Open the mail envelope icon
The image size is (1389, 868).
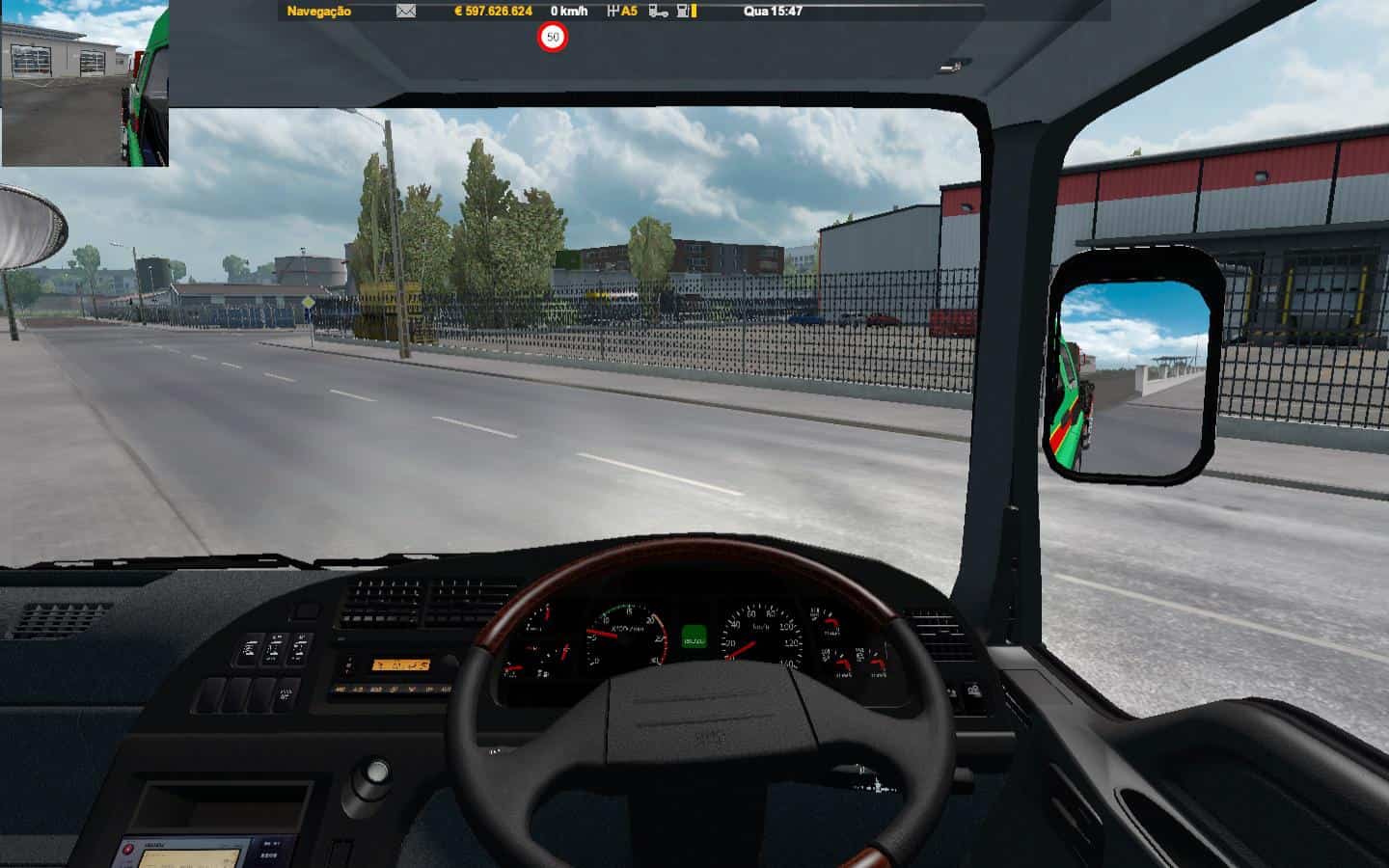pyautogui.click(x=406, y=12)
